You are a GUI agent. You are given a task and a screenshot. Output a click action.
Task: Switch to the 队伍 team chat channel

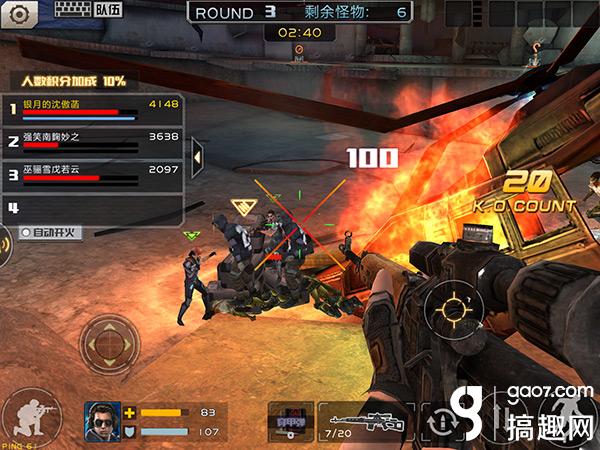click(x=108, y=12)
